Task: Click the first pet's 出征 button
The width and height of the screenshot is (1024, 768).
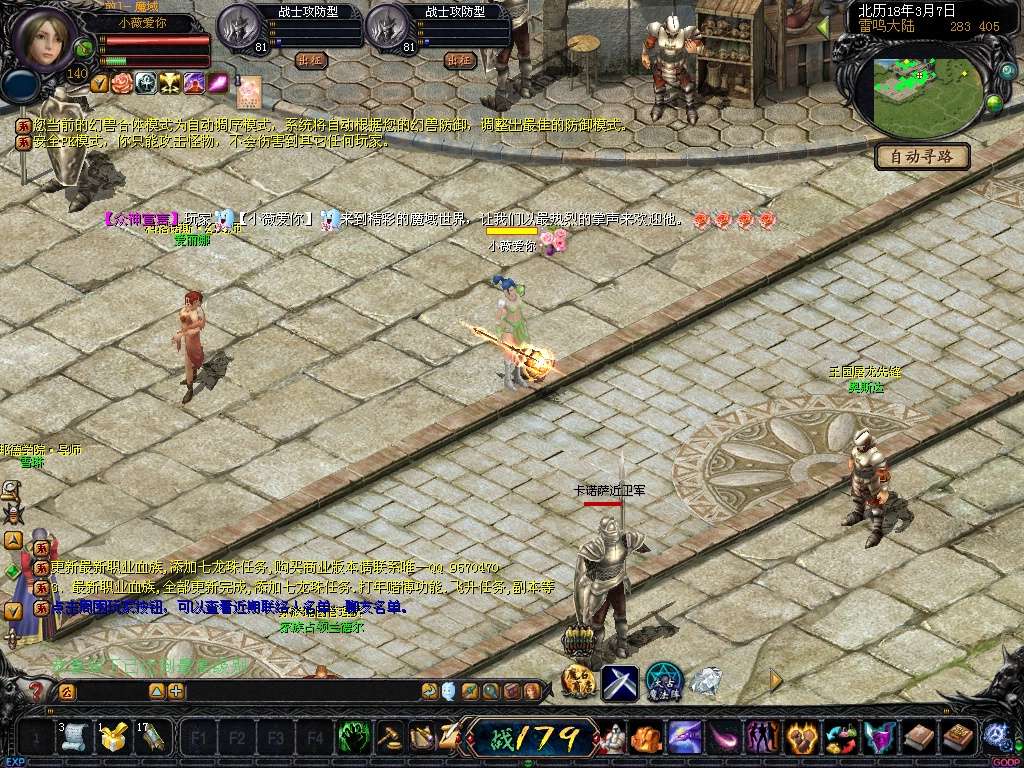Action: click(311, 60)
